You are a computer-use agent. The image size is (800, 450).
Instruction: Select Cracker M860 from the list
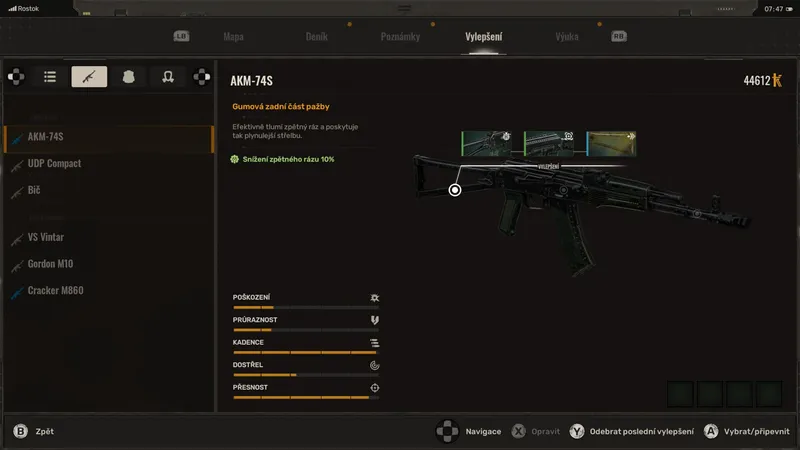[56, 290]
